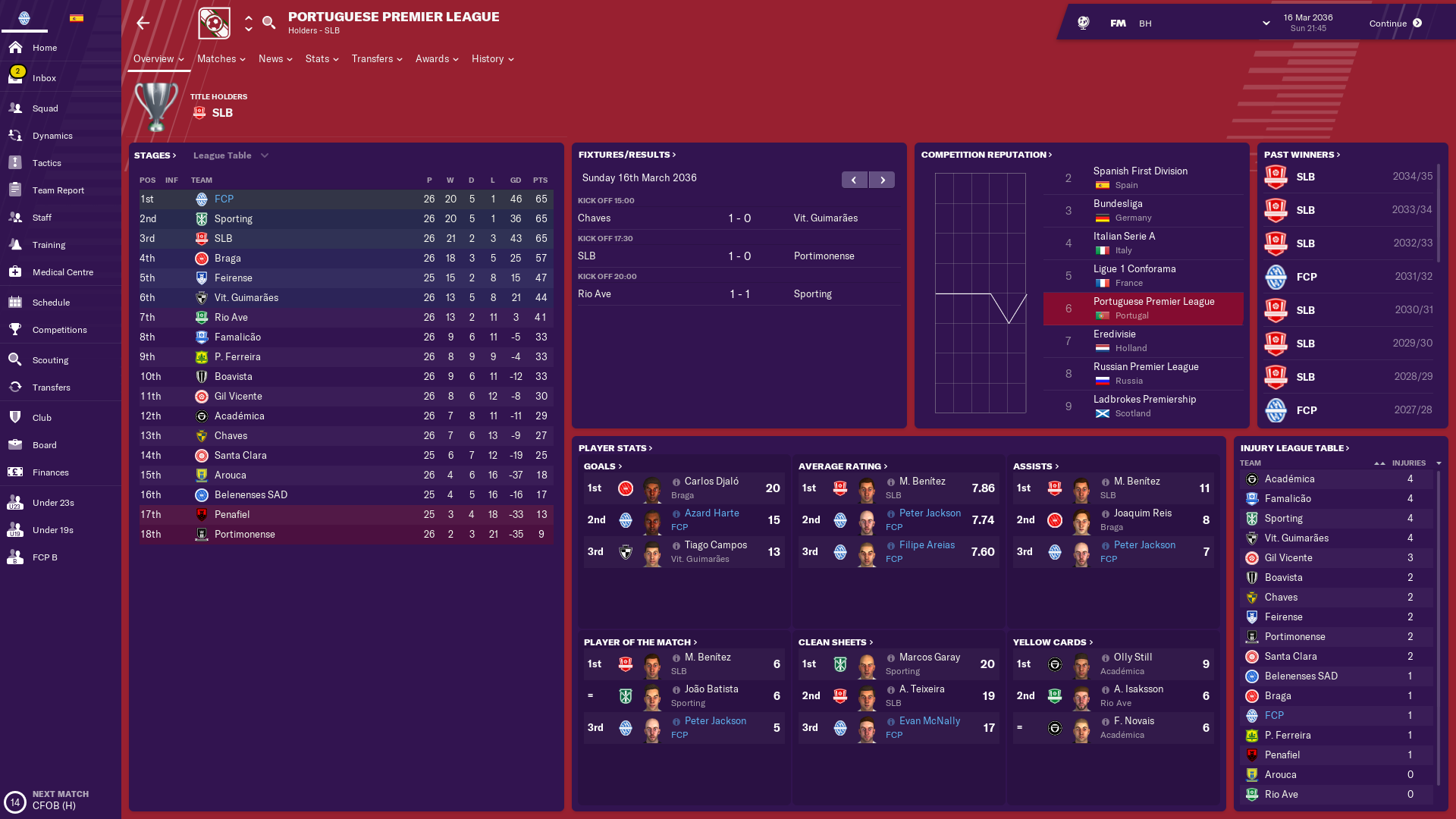The image size is (1456, 819).
Task: Open the Inbox menu entry
Action: coord(44,78)
